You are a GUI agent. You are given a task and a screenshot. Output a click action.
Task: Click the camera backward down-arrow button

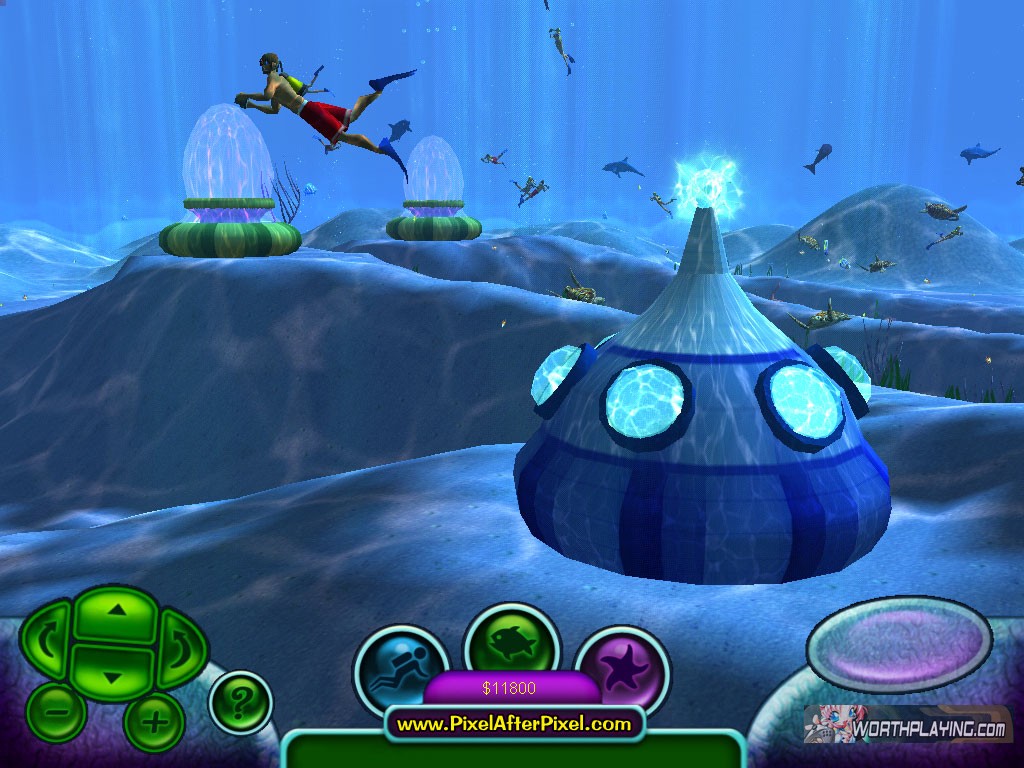pos(113,673)
